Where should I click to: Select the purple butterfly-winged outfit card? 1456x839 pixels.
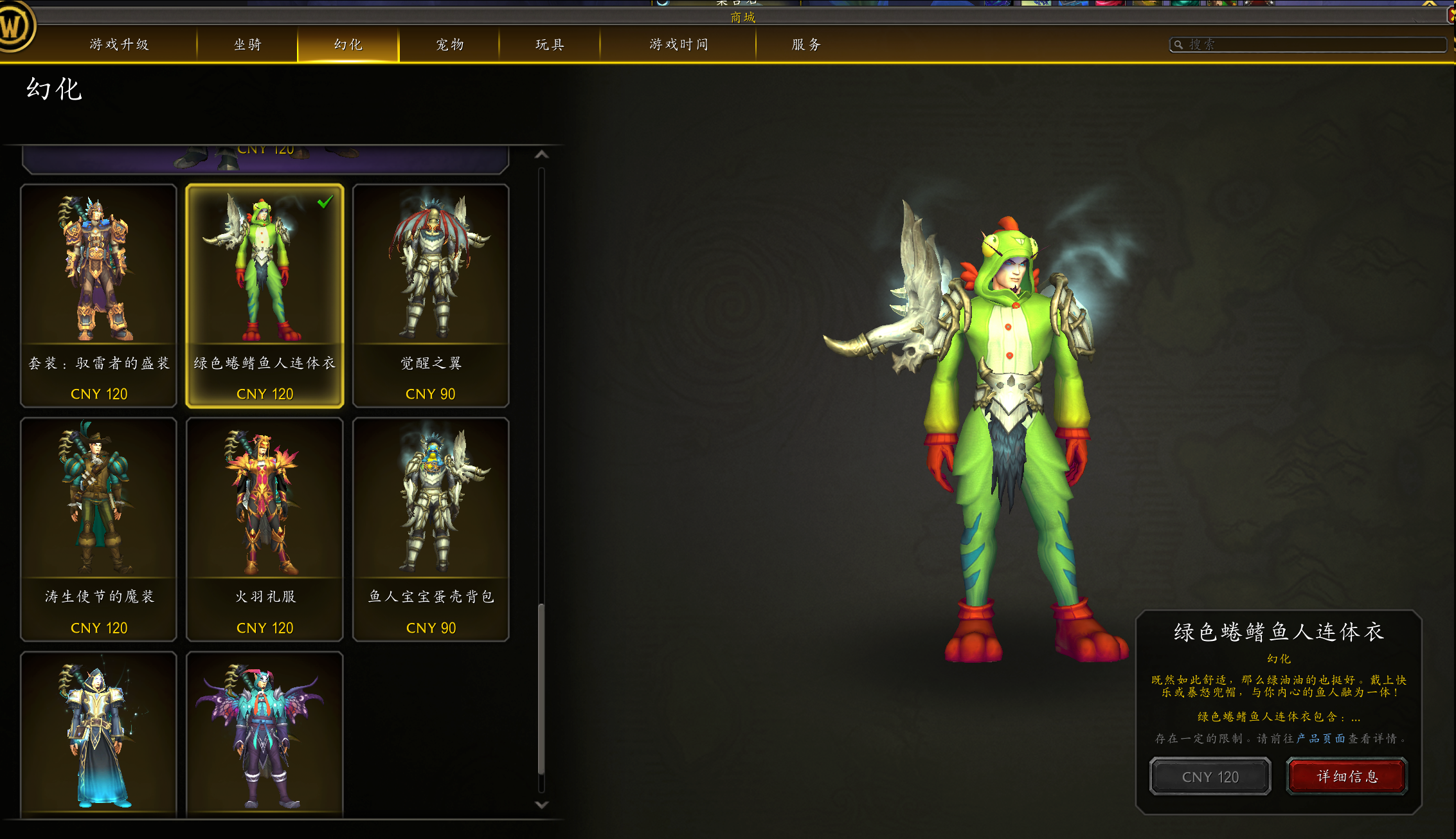(265, 735)
